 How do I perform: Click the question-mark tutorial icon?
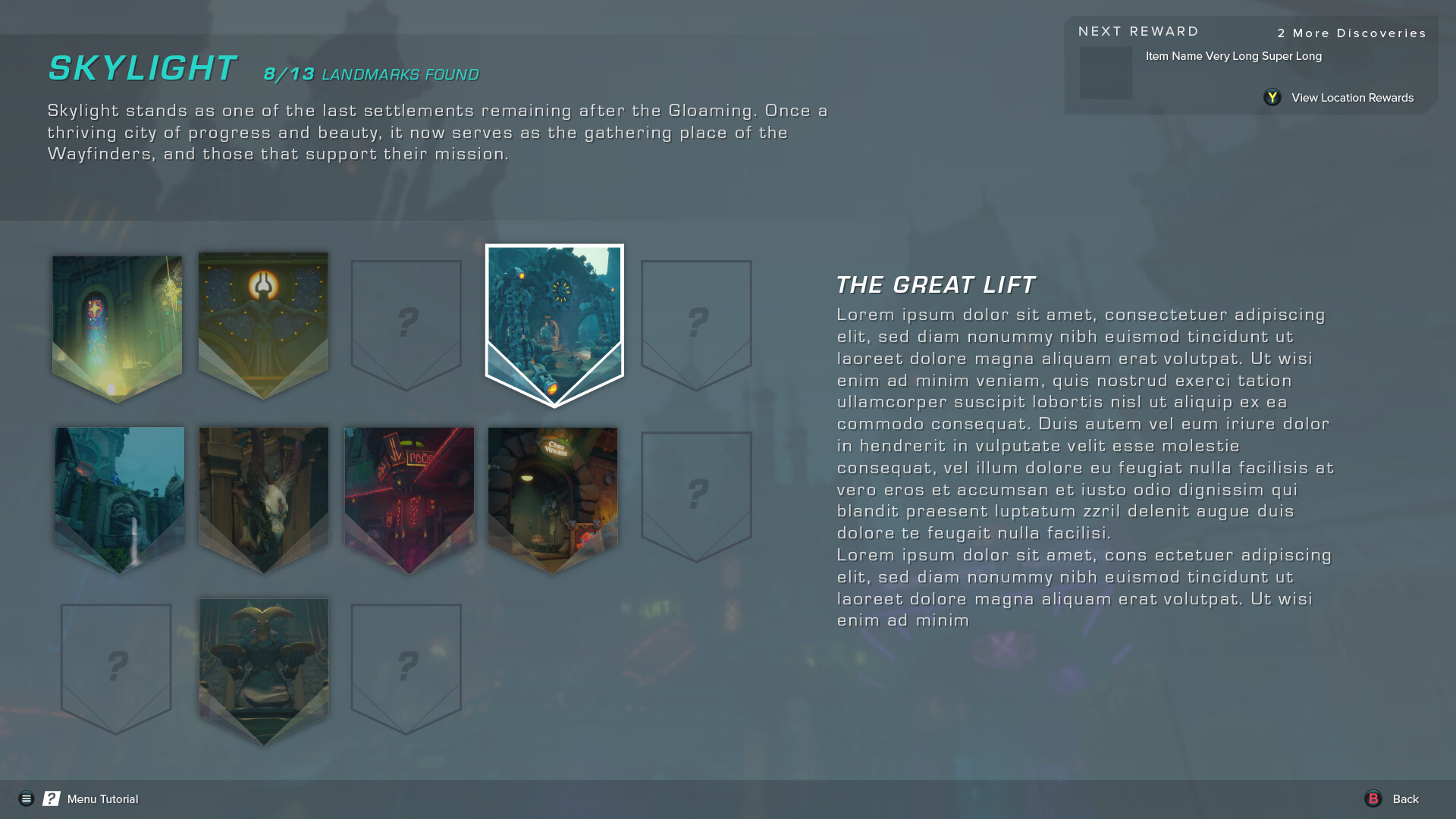[50, 799]
